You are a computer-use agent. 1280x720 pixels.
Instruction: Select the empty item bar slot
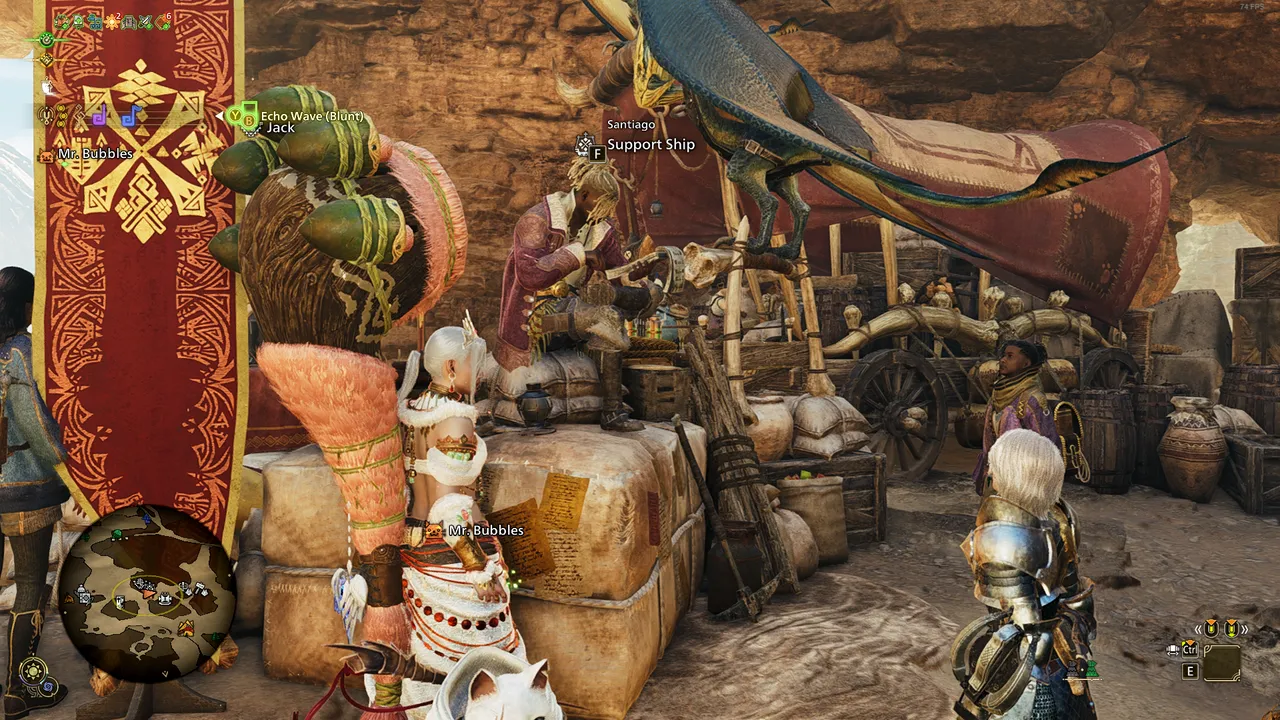click(1222, 663)
